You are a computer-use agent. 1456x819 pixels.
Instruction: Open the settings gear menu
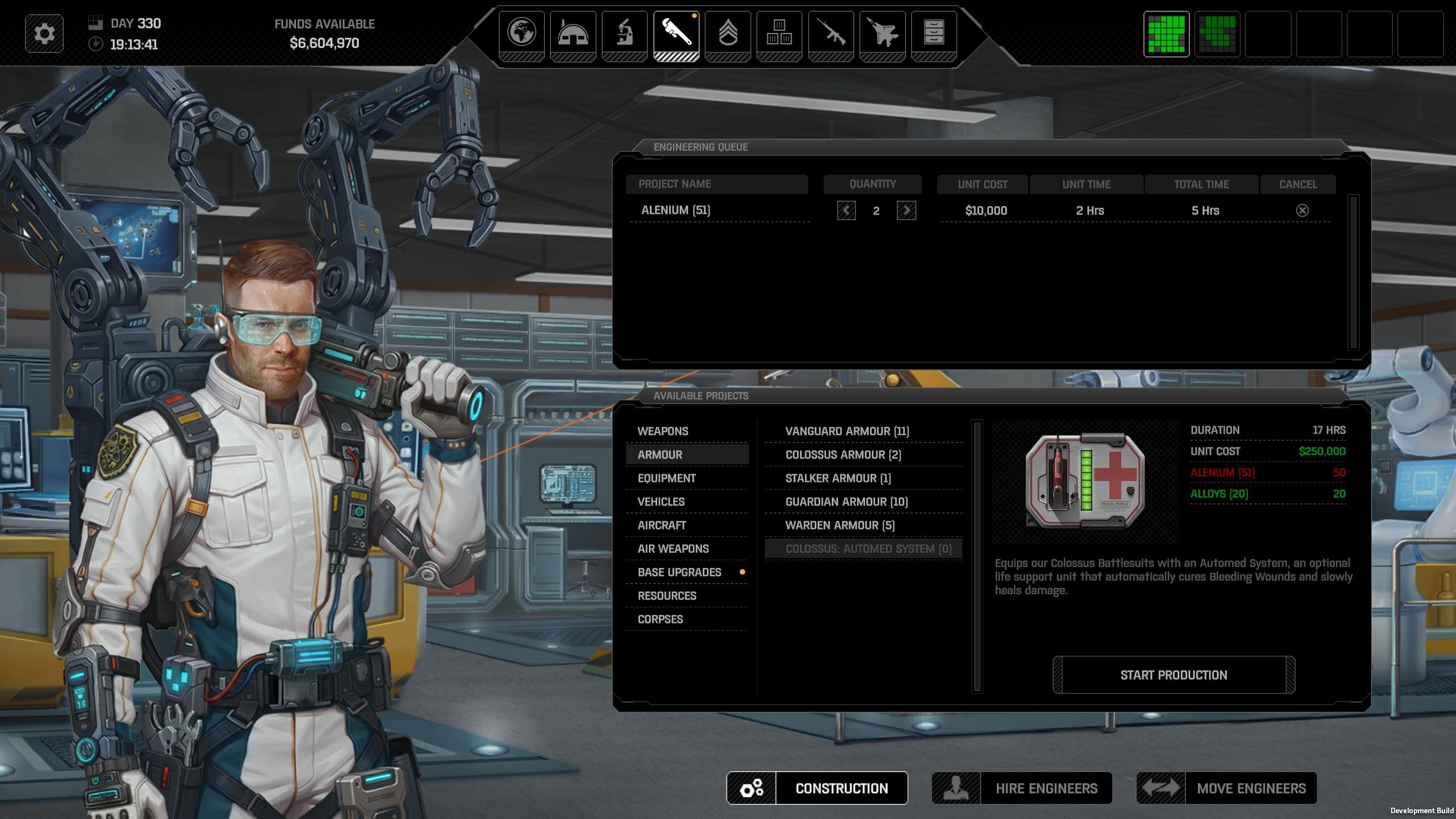[x=44, y=34]
